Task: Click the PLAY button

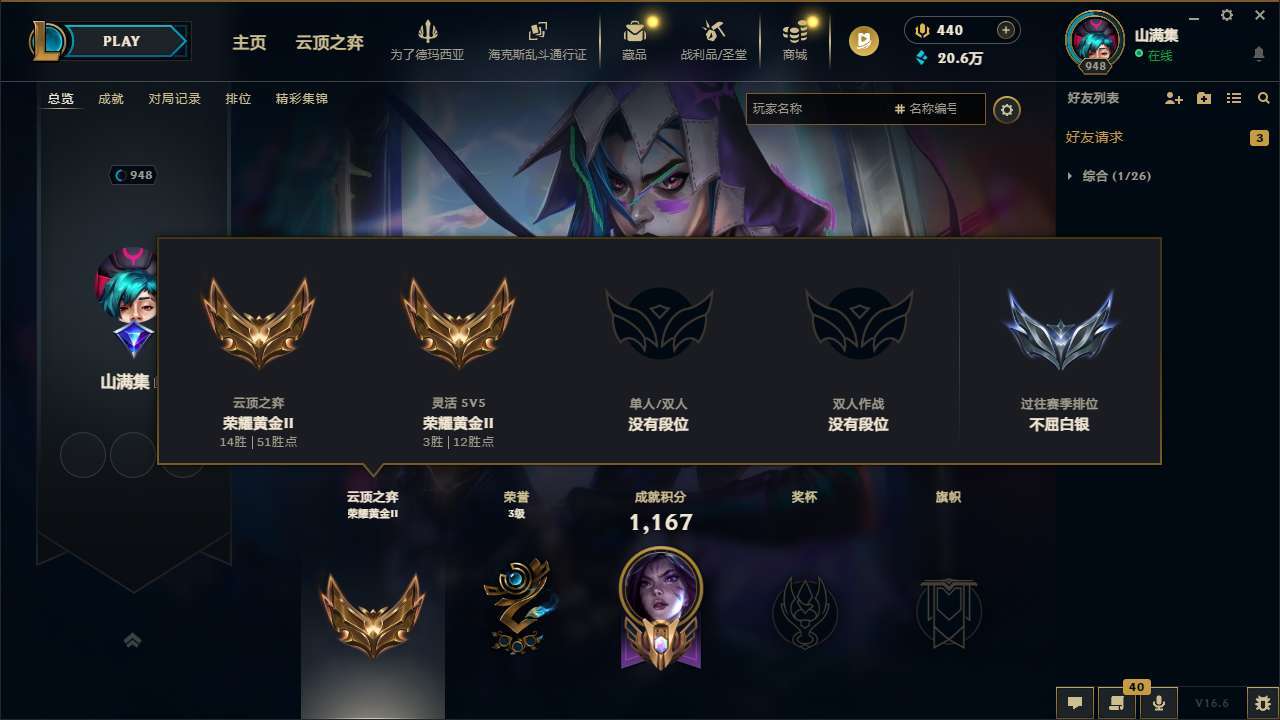Action: tap(122, 41)
